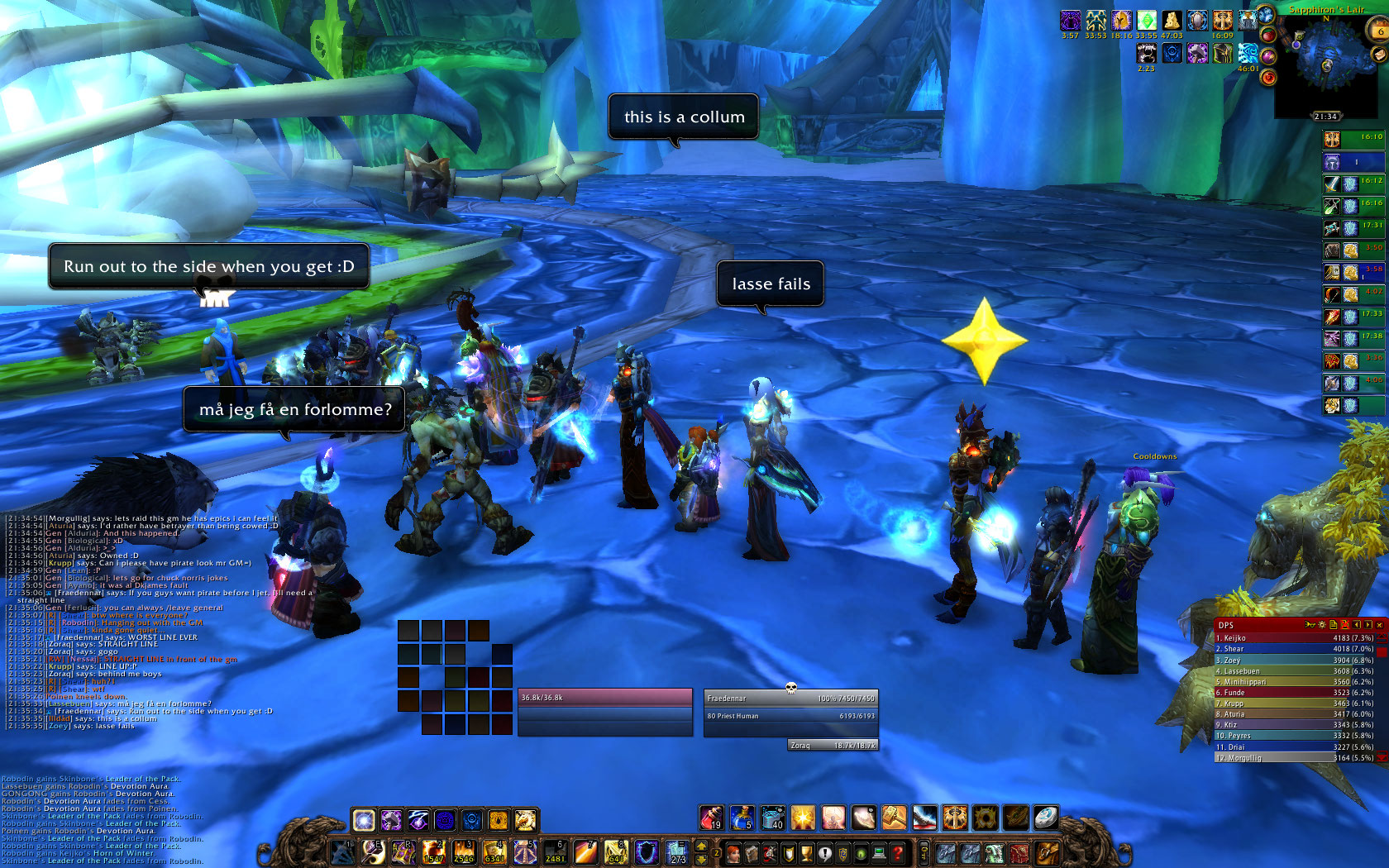Viewport: 1389px width, 868px height.
Task: Select the Zoraq target-of-target frame
Action: pyautogui.click(x=833, y=746)
